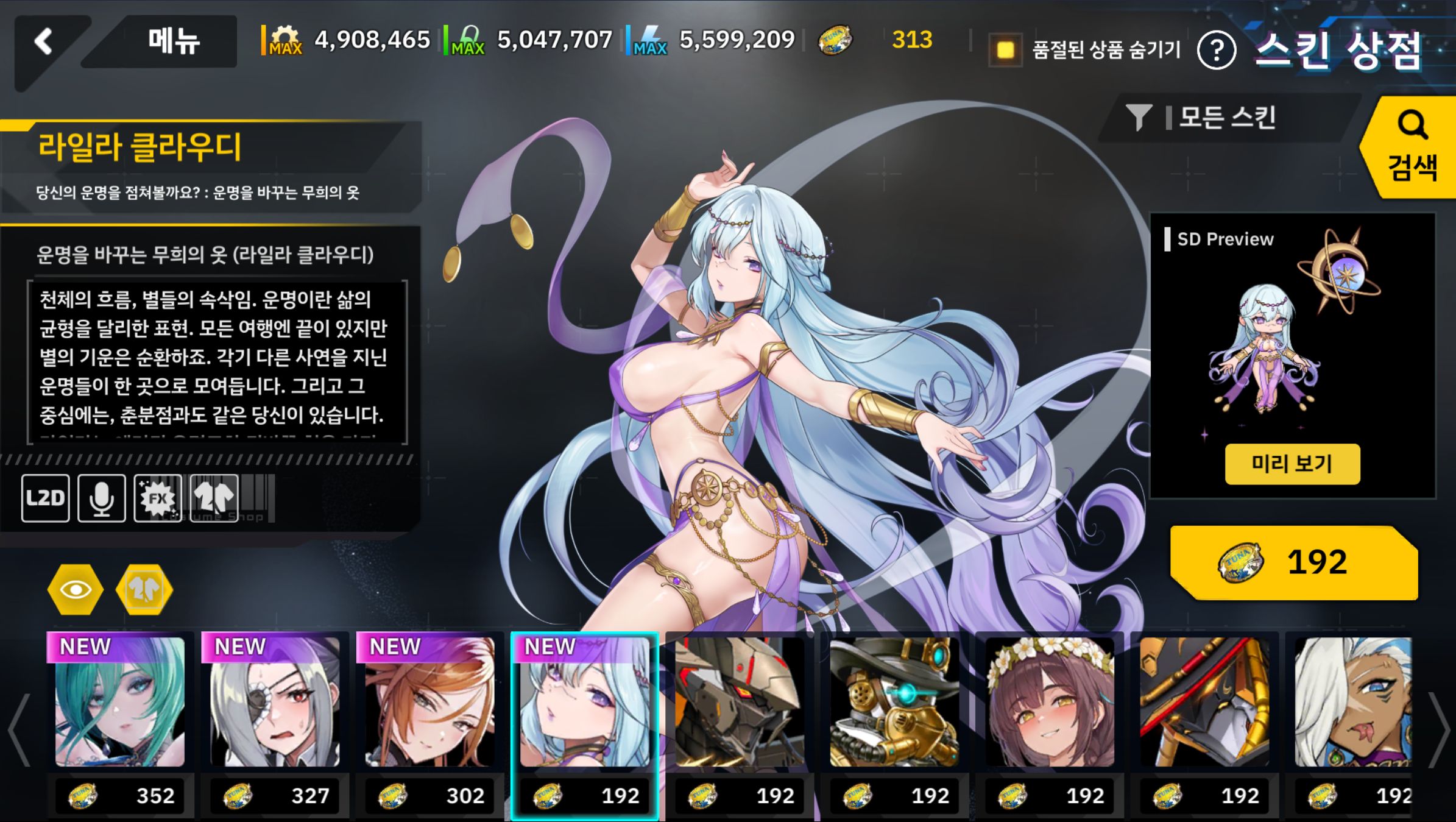Toggle the 품절된 상품 숨기기 checkbox
The image size is (1456, 822).
[1005, 50]
